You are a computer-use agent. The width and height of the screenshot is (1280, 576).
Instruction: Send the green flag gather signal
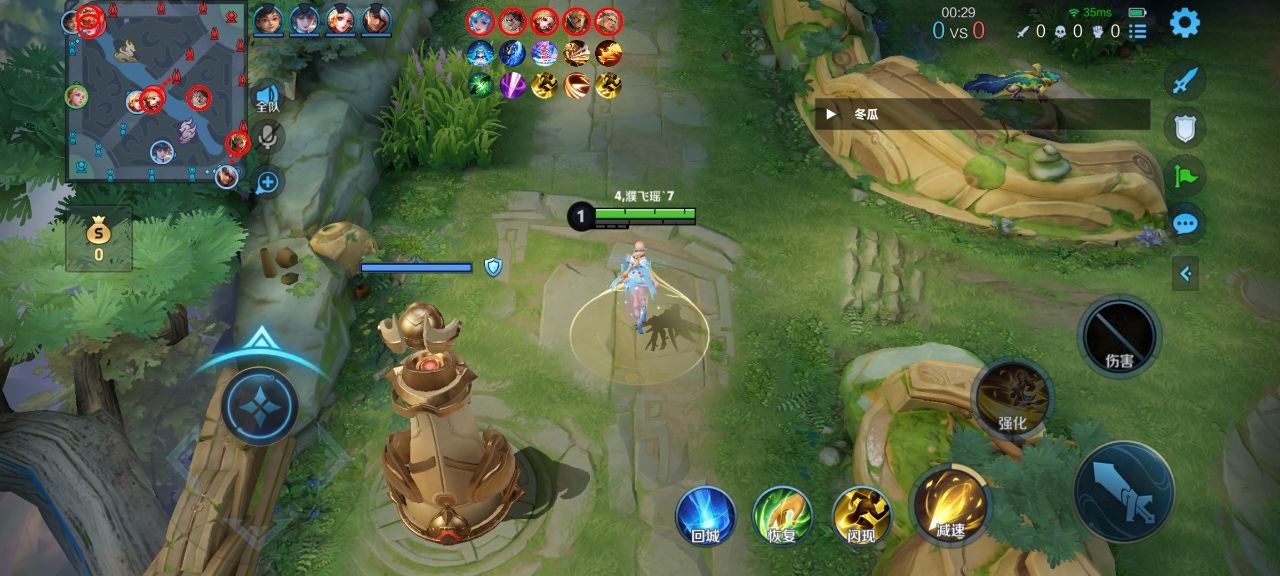[1185, 177]
